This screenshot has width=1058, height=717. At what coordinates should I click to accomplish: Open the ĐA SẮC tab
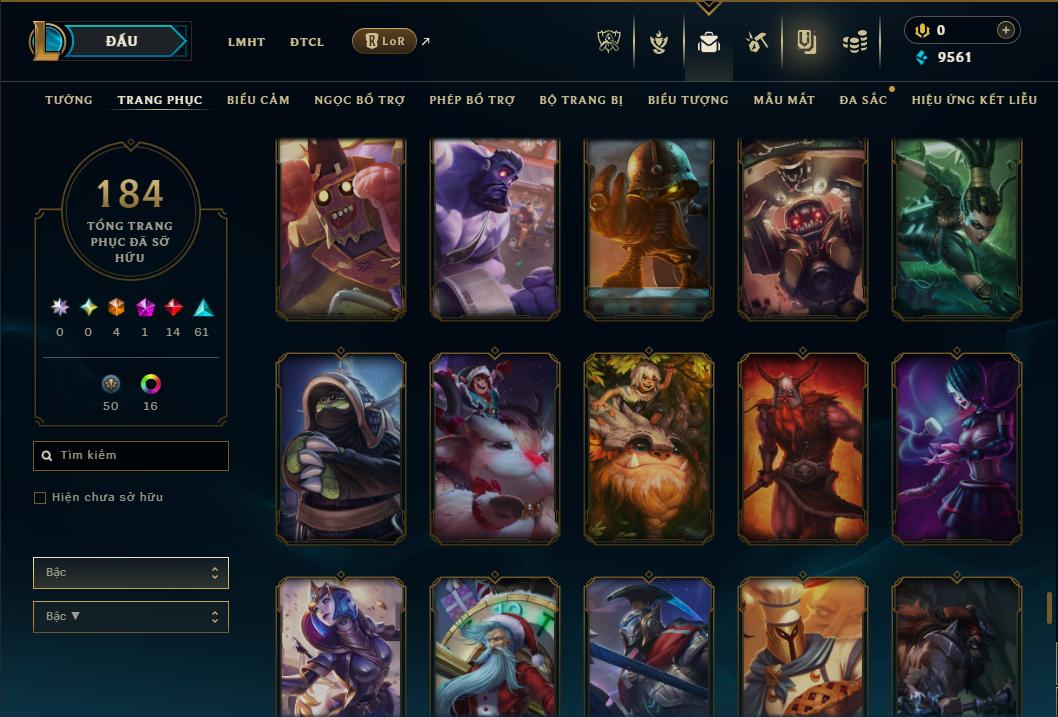tap(863, 100)
